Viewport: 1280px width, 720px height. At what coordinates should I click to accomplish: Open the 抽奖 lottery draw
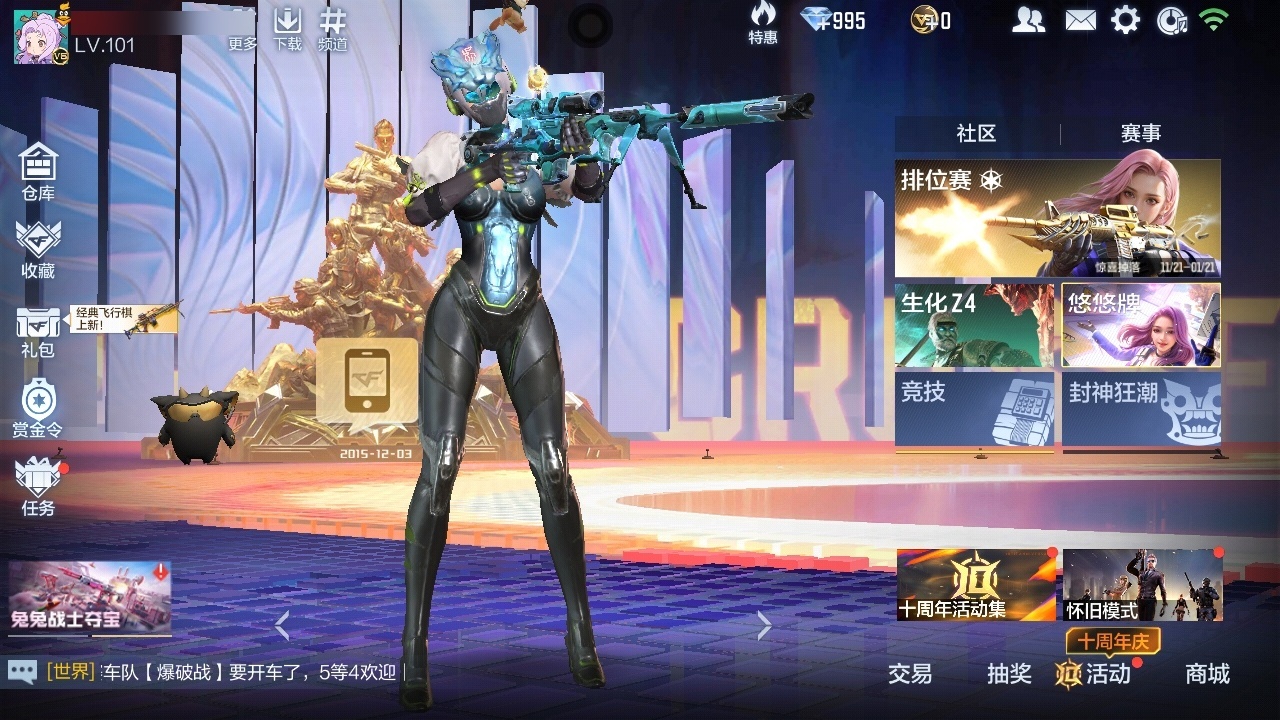click(1009, 674)
